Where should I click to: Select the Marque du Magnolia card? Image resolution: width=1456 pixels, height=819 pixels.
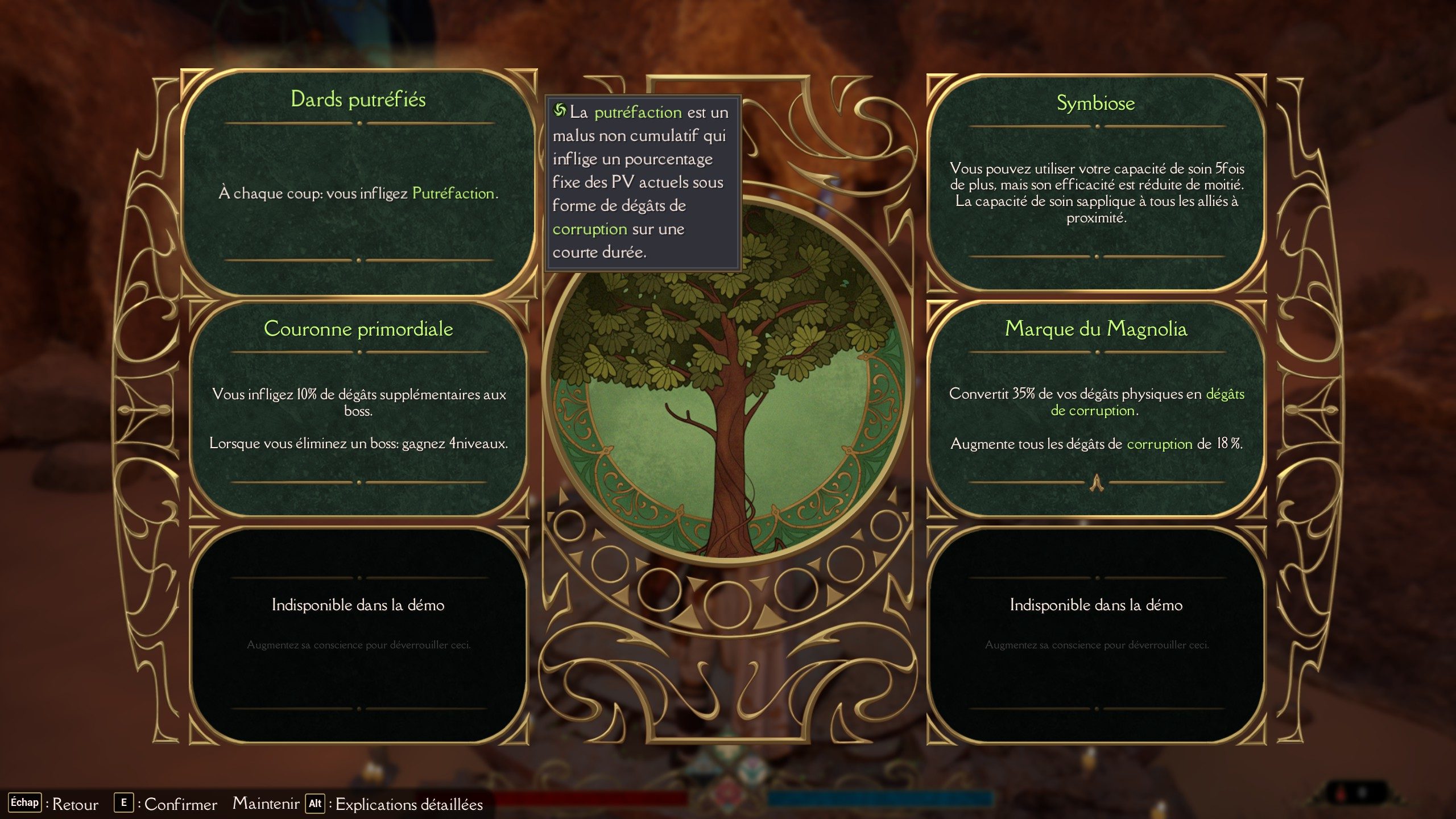(x=1096, y=408)
